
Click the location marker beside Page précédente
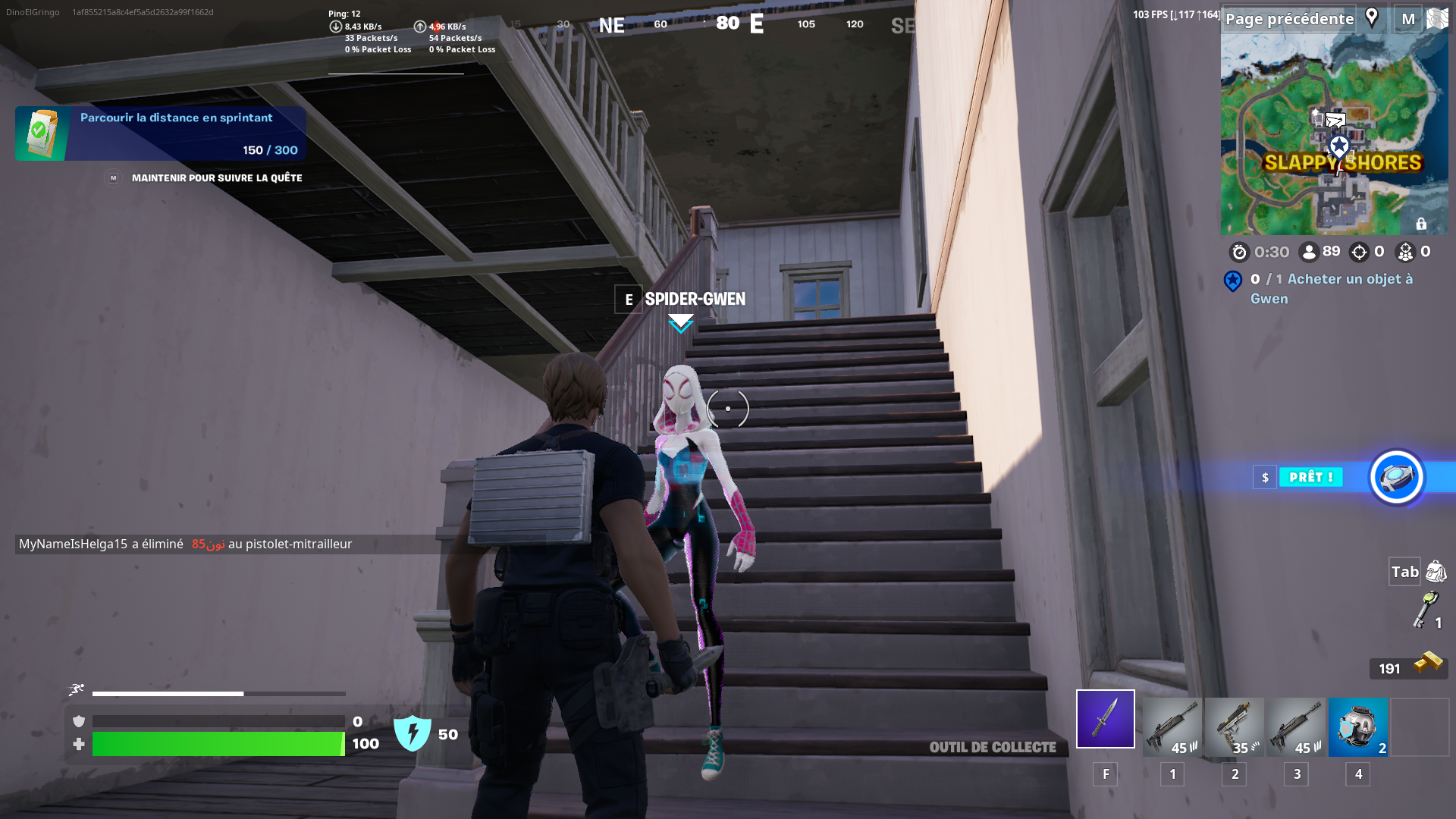pyautogui.click(x=1371, y=18)
